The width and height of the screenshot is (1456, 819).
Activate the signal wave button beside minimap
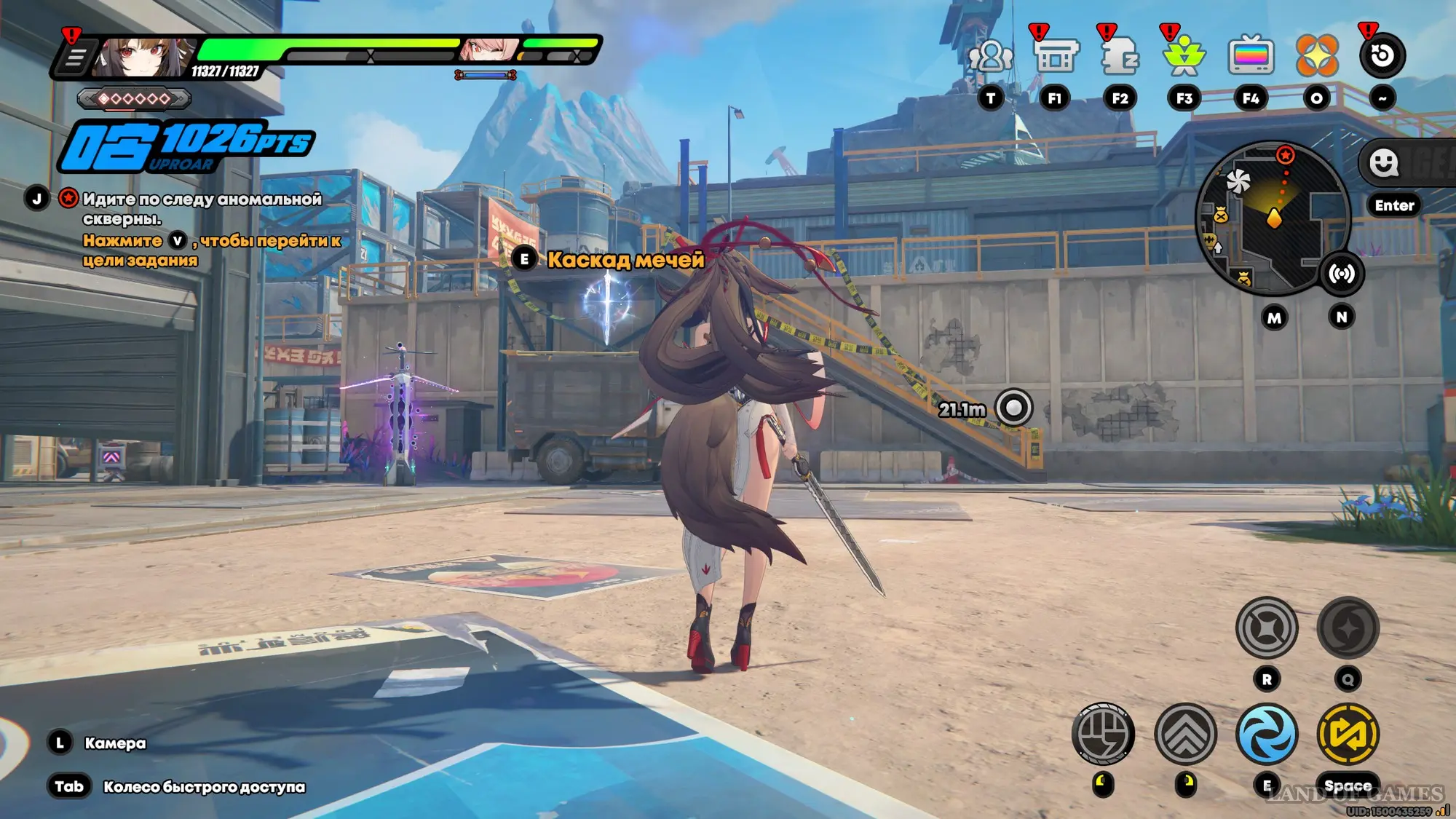[1342, 274]
